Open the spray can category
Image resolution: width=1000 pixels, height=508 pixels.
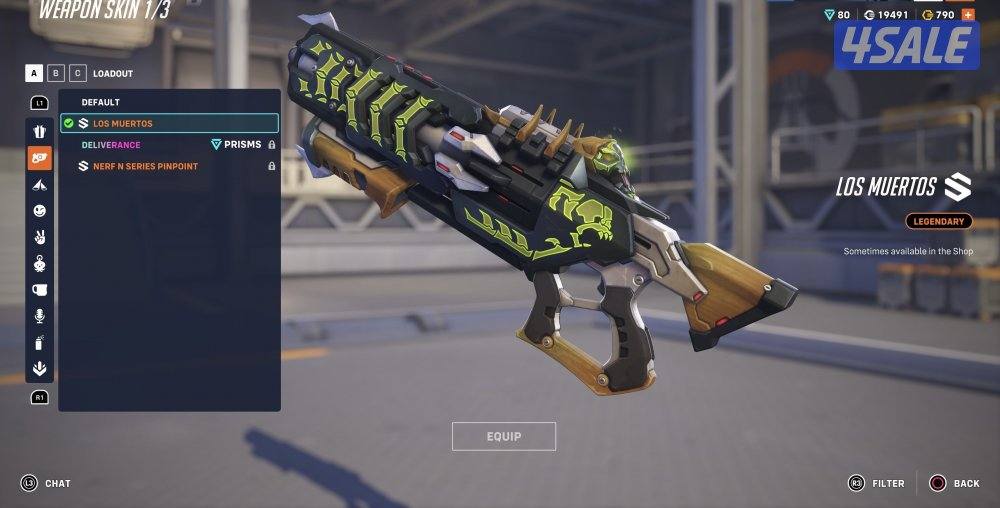pyautogui.click(x=39, y=342)
